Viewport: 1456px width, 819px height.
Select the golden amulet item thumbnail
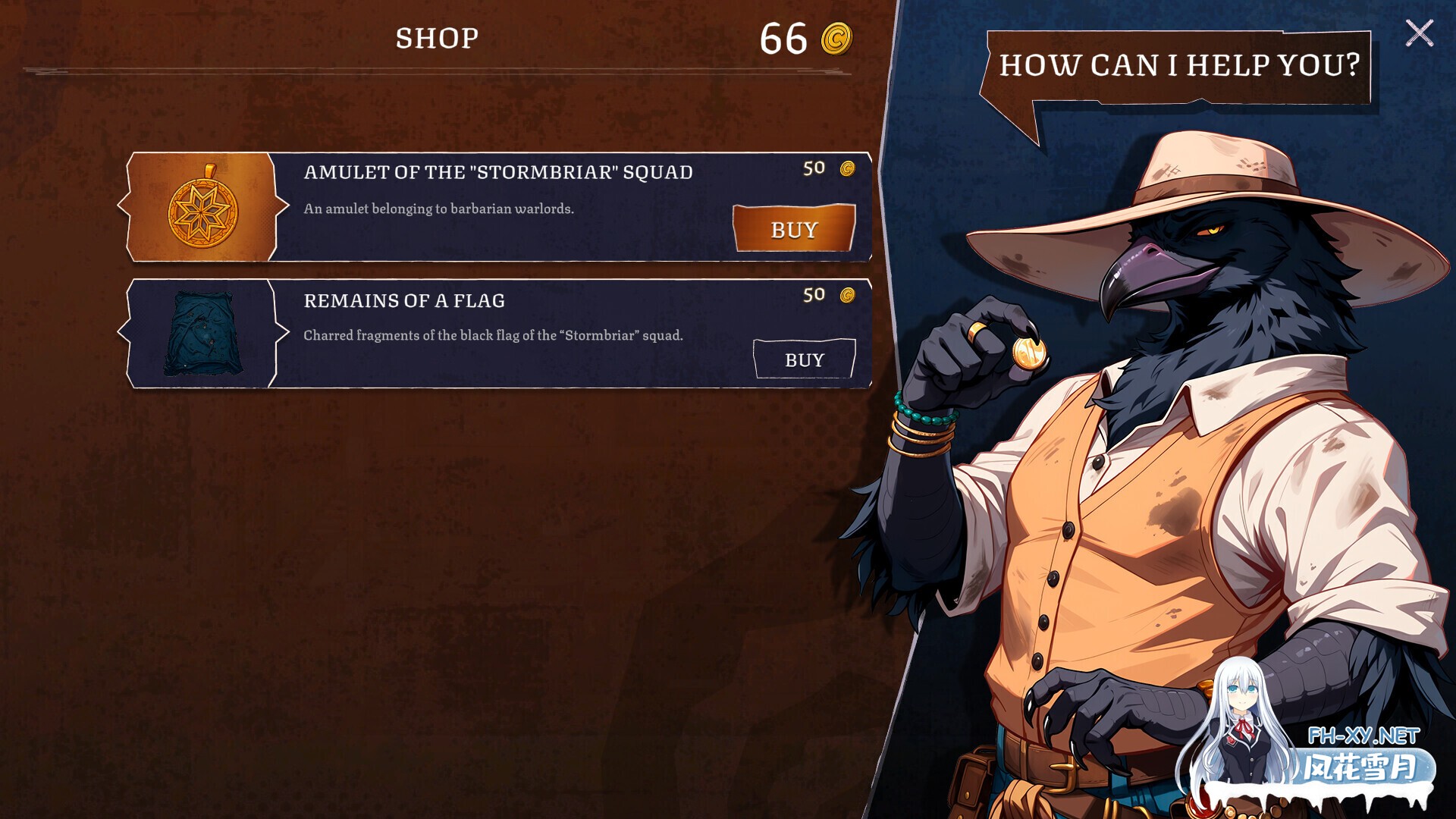(x=202, y=207)
